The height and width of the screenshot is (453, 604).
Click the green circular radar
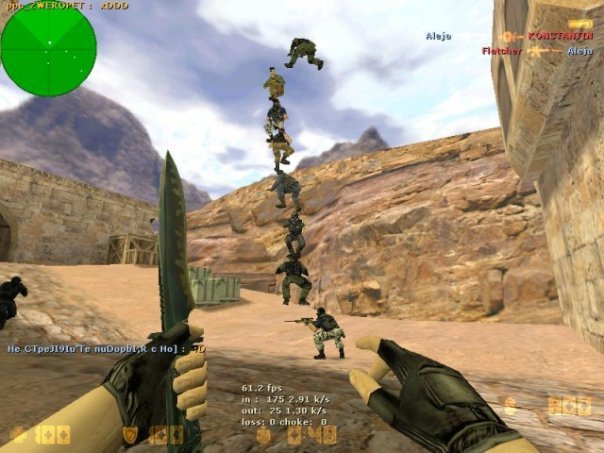(48, 49)
